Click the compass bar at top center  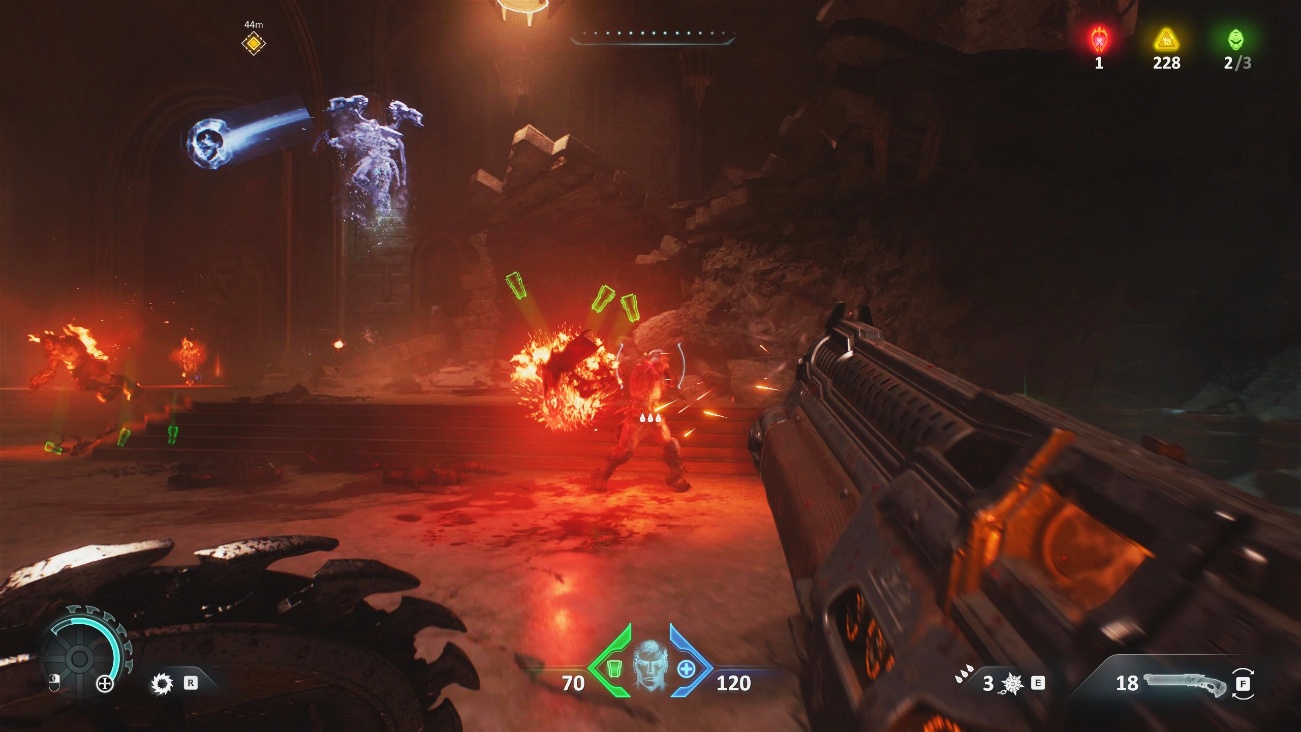652,39
